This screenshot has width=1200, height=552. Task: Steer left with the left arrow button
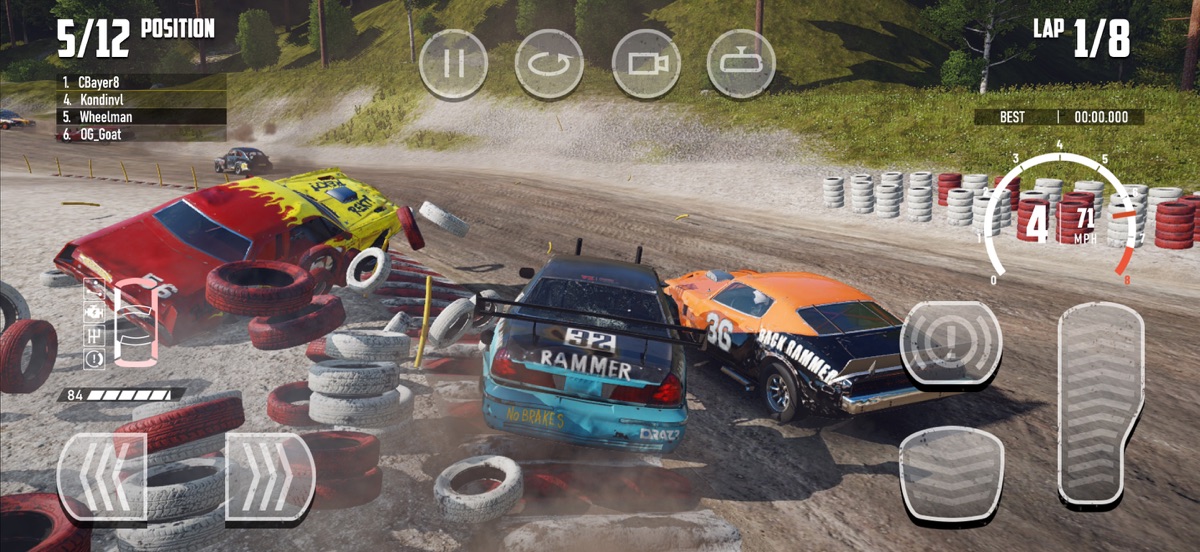pos(102,476)
